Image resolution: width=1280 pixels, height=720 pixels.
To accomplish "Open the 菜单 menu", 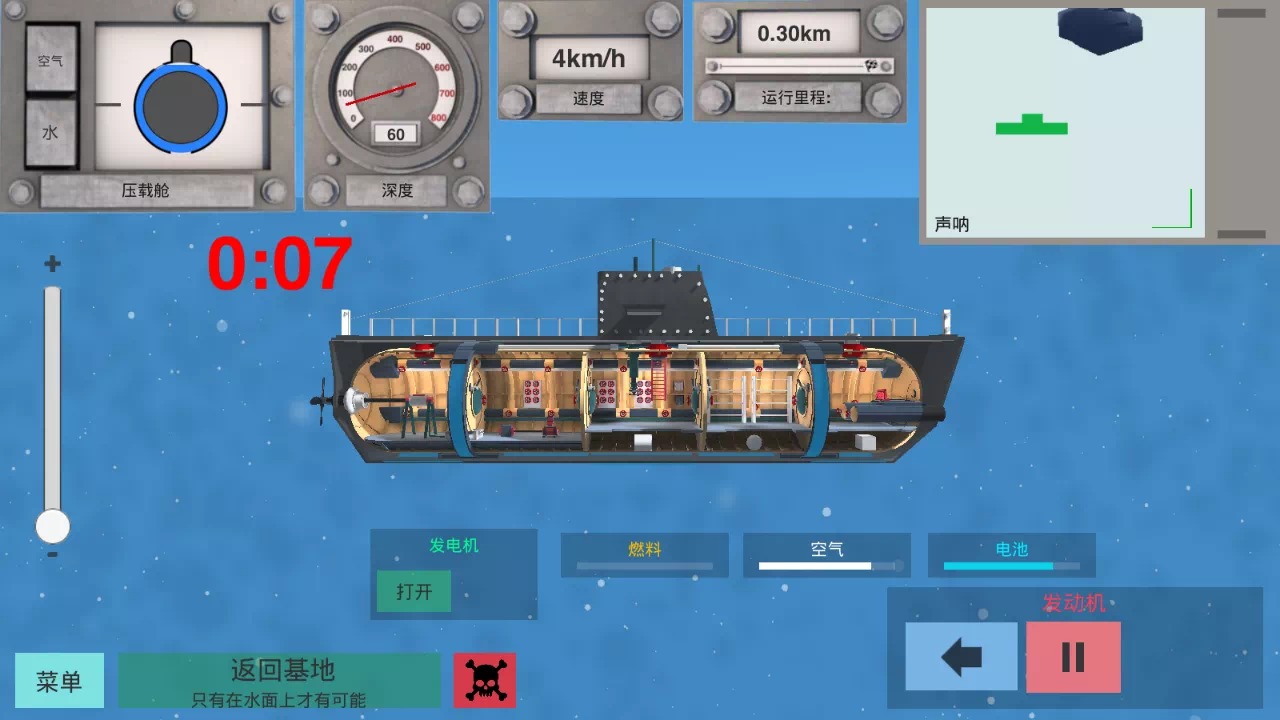I will (x=59, y=679).
